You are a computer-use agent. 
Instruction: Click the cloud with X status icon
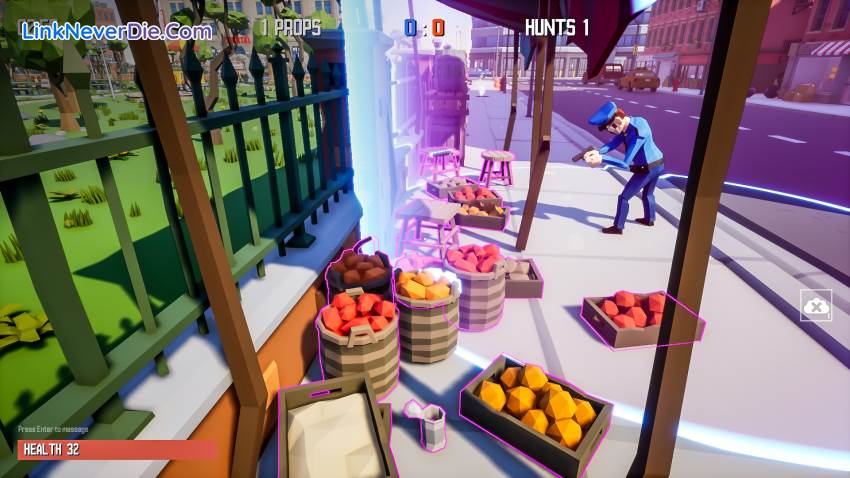815,305
